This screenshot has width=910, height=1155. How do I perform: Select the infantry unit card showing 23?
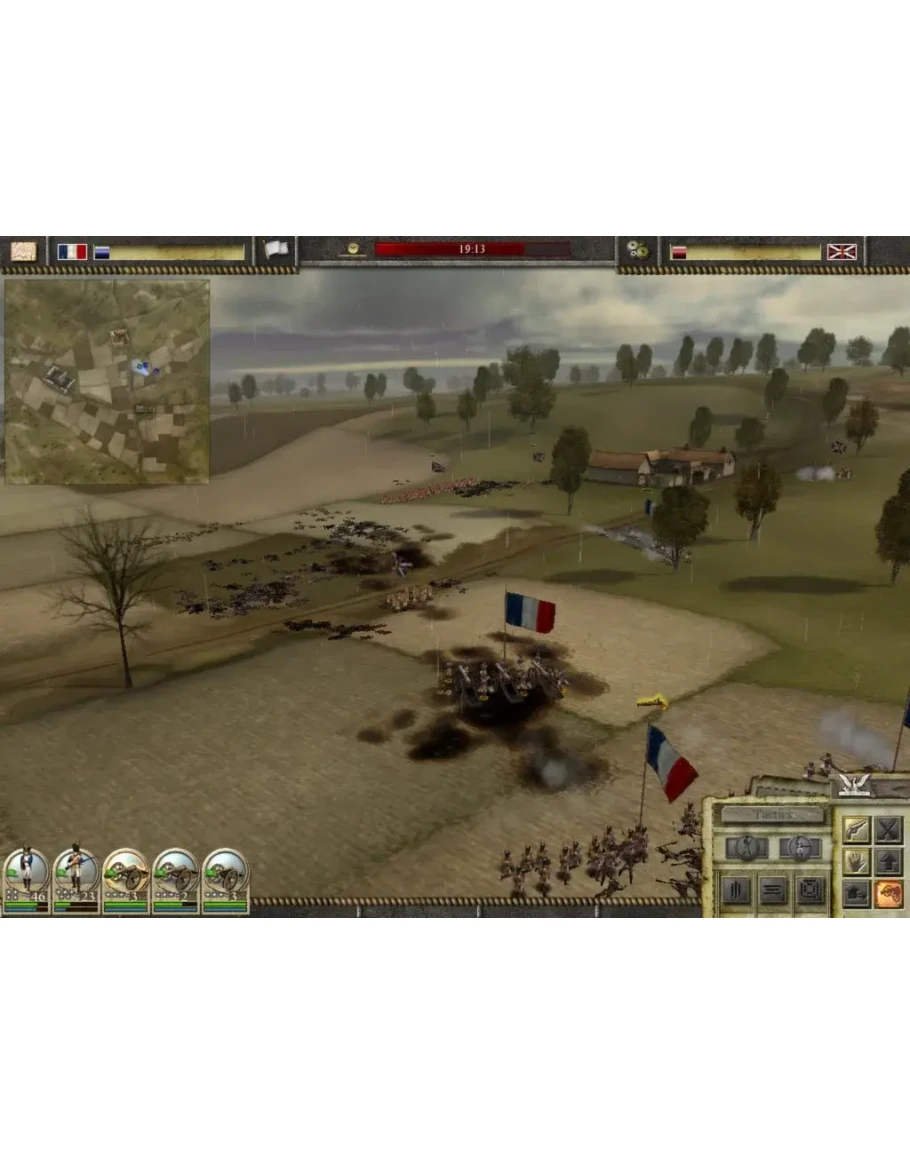point(76,879)
